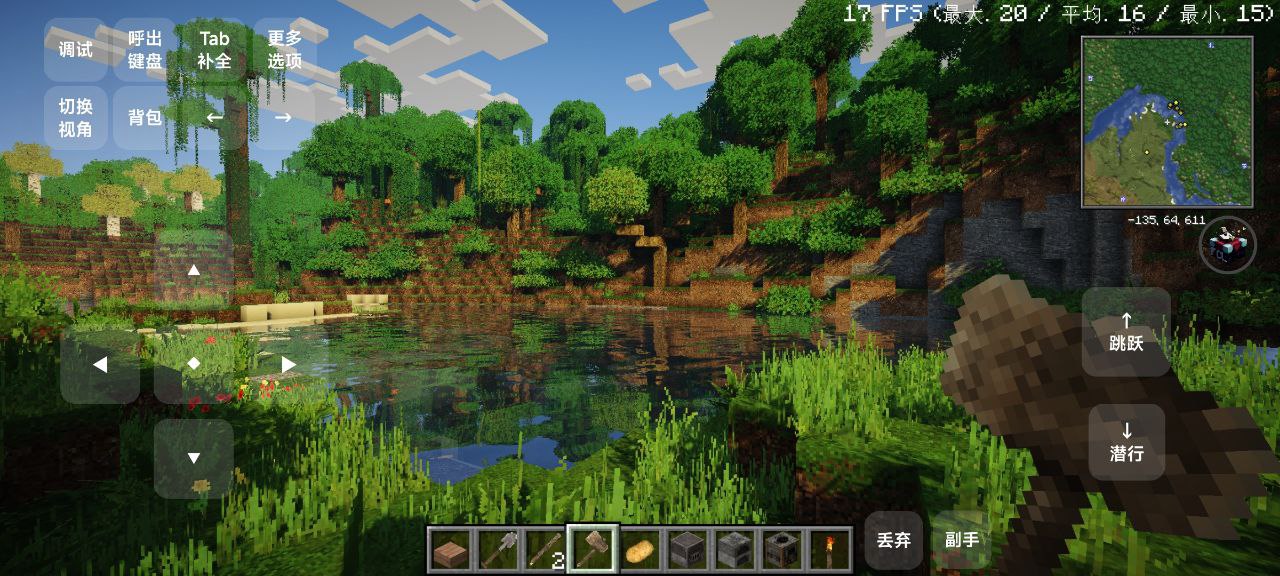
Task: Switch camera view with 切换视角
Action: click(75, 117)
